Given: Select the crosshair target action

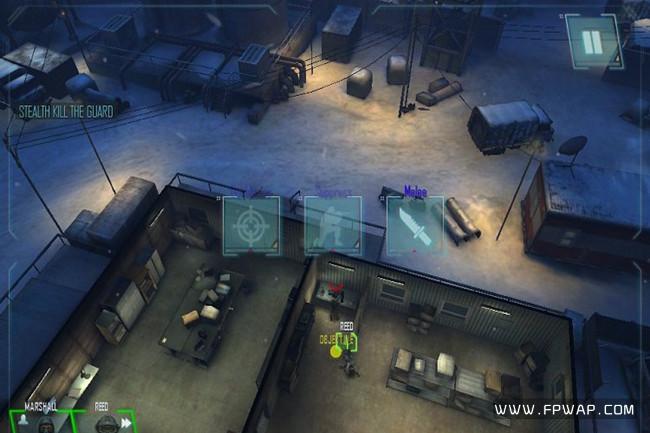Looking at the screenshot, I should [251, 225].
